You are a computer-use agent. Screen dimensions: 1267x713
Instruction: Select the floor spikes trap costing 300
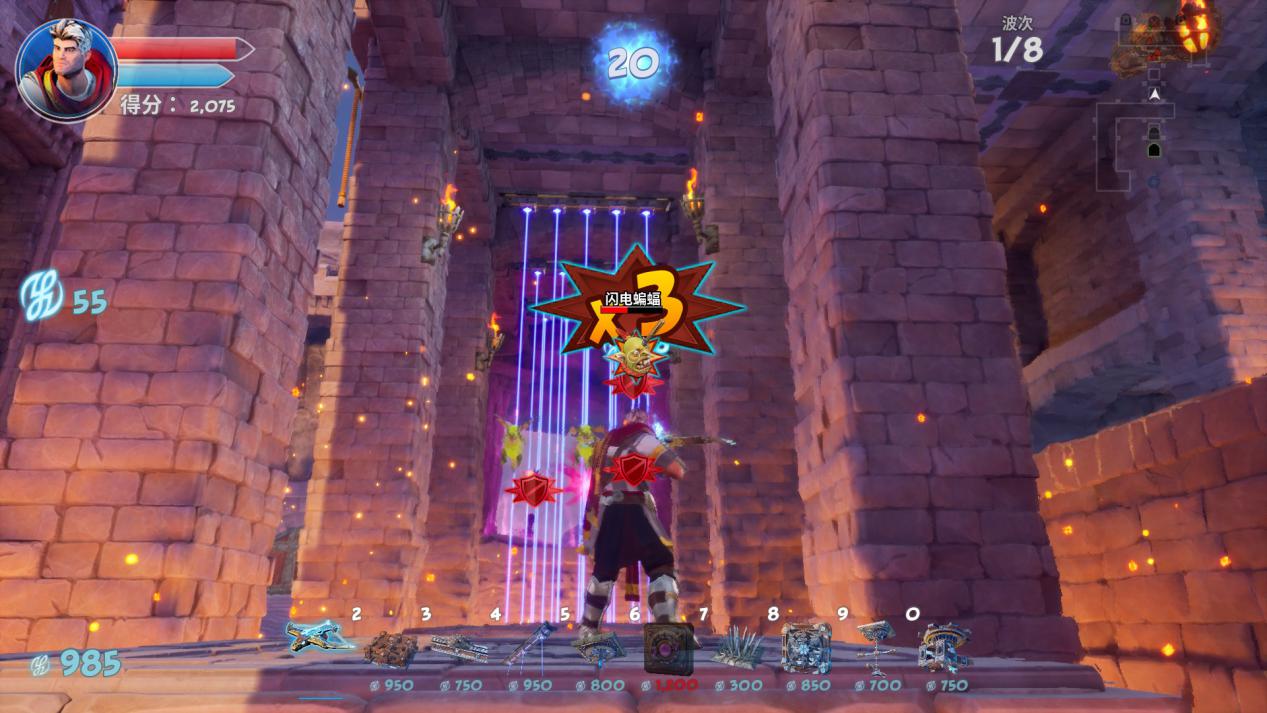[737, 650]
